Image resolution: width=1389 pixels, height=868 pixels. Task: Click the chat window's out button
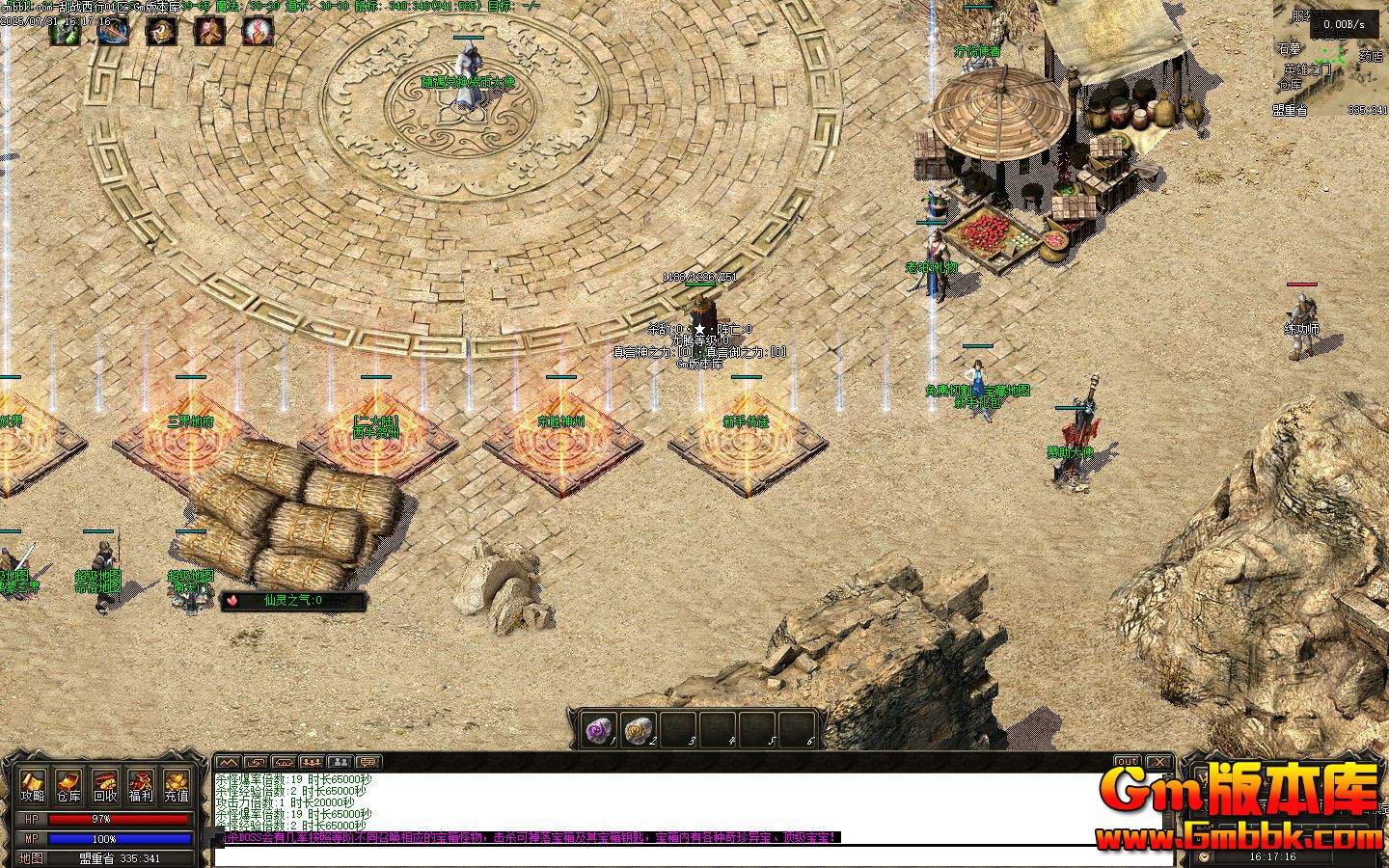pyautogui.click(x=1127, y=762)
